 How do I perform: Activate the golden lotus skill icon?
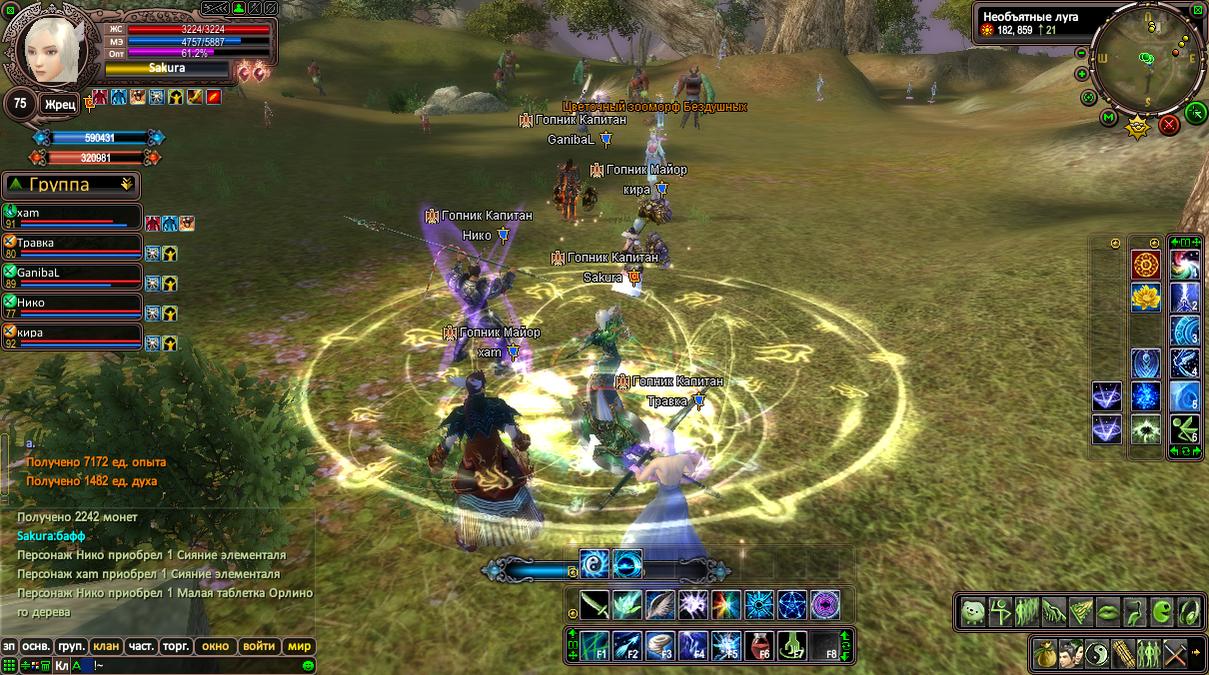pyautogui.click(x=1146, y=297)
